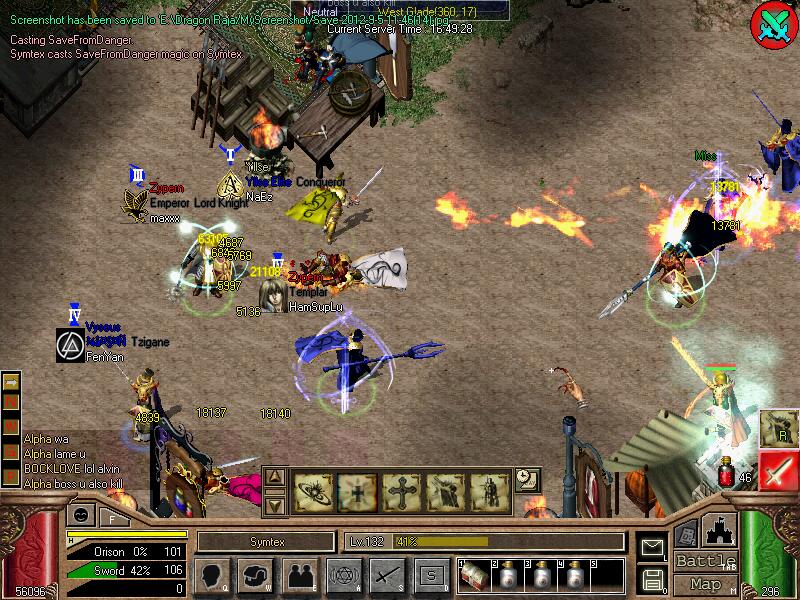800x600 pixels.
Task: Click the clock icon beside skill bar
Action: coord(526,480)
